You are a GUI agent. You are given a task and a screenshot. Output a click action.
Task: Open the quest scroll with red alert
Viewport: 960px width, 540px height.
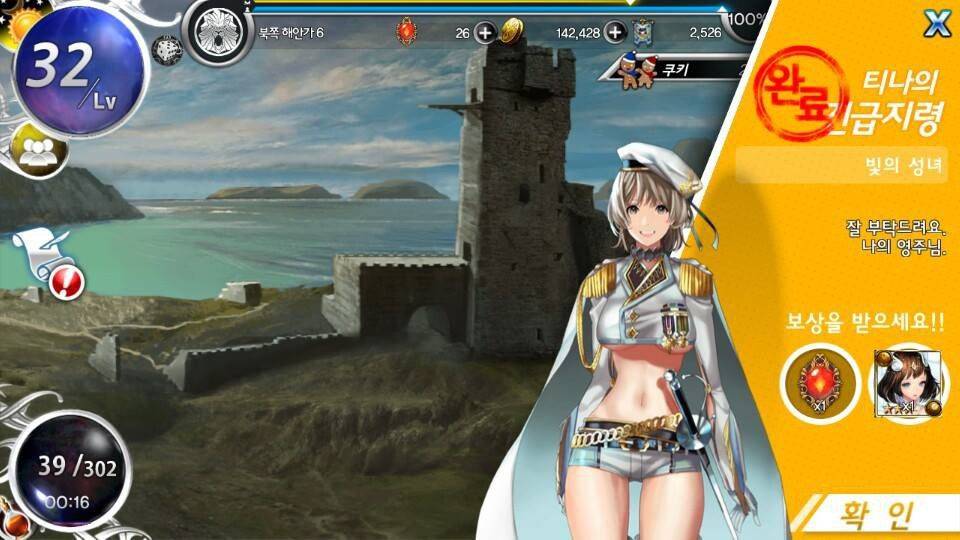(x=50, y=263)
